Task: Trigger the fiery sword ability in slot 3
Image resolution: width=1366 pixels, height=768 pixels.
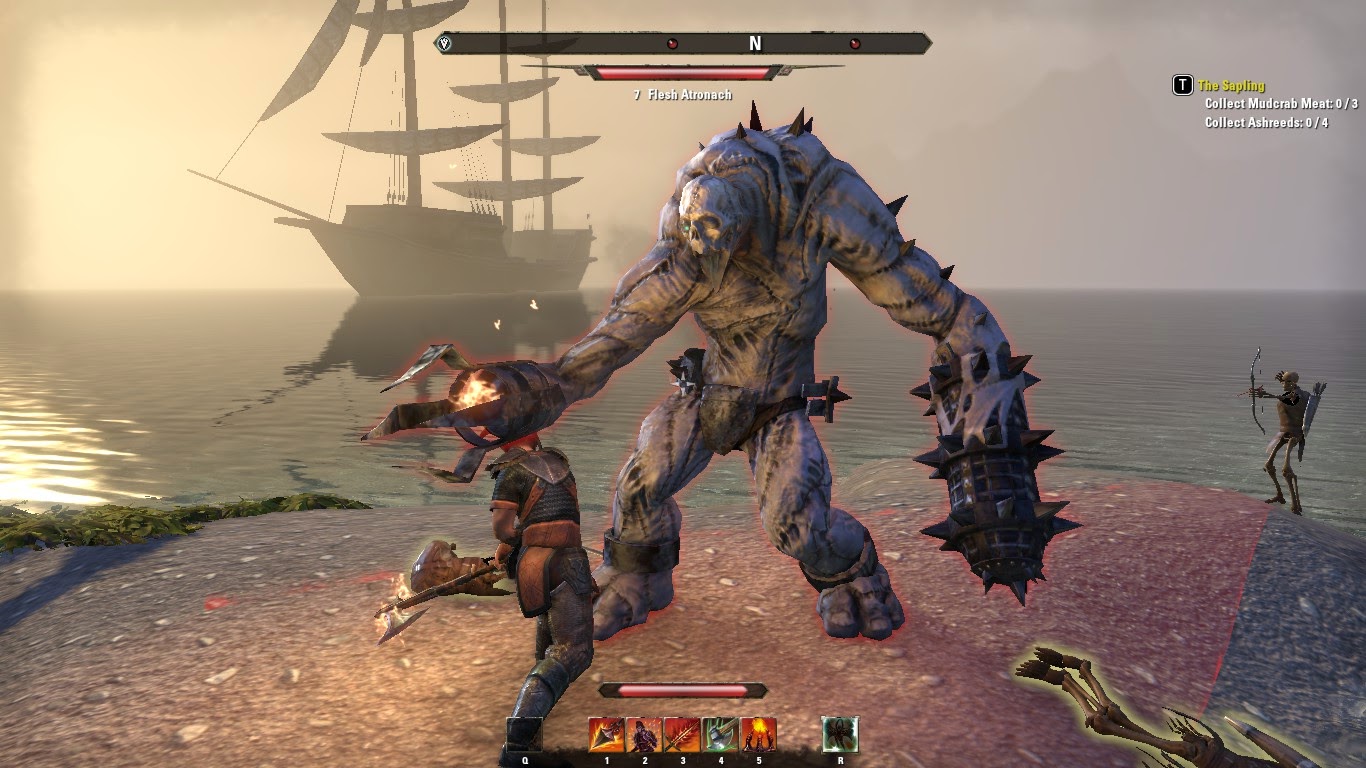Action: click(682, 735)
